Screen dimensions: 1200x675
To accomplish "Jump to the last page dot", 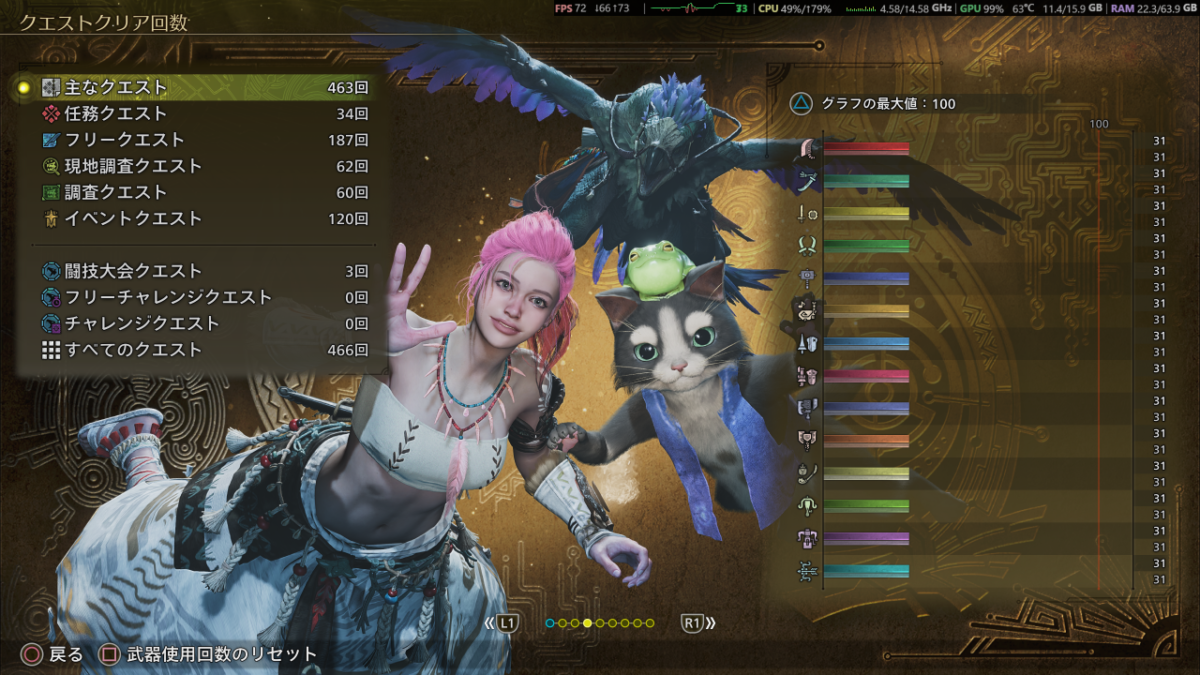I will (650, 623).
